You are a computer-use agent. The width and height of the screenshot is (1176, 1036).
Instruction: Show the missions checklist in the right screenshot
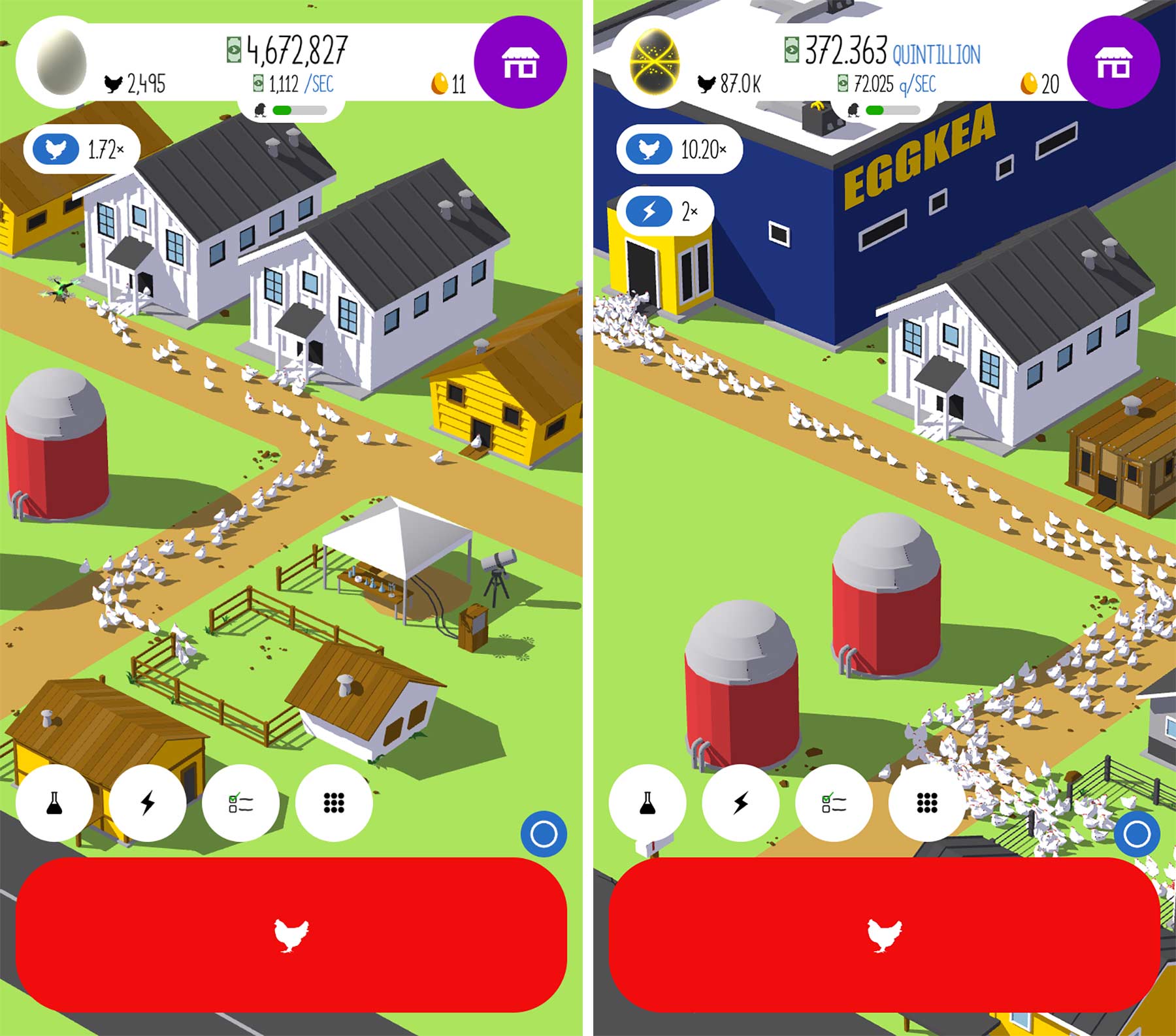(x=834, y=803)
